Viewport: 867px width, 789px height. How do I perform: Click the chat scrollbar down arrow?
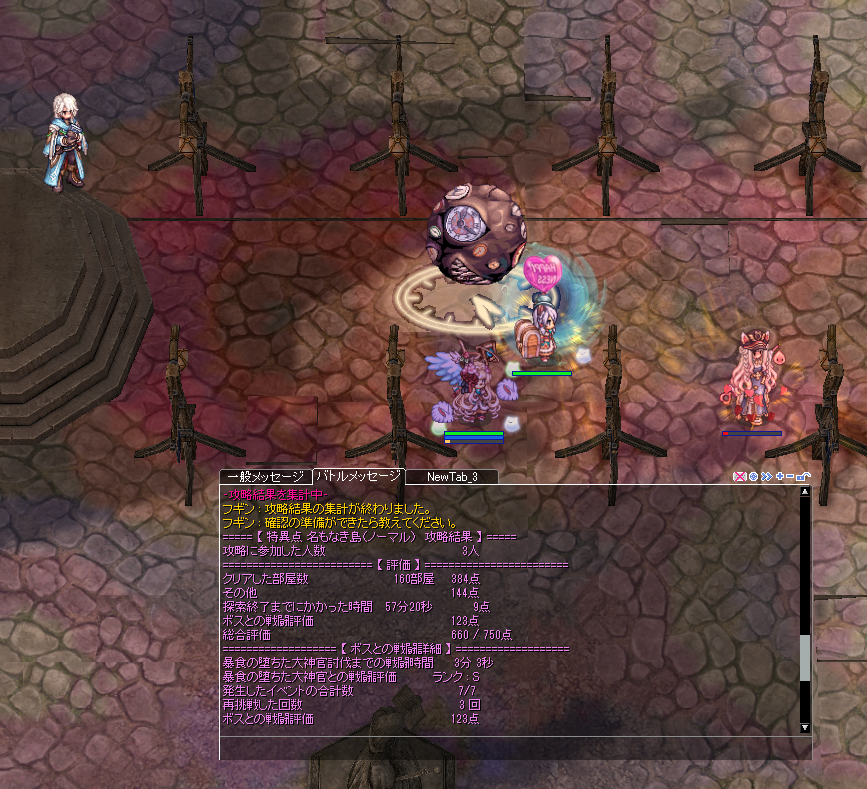pyautogui.click(x=805, y=727)
